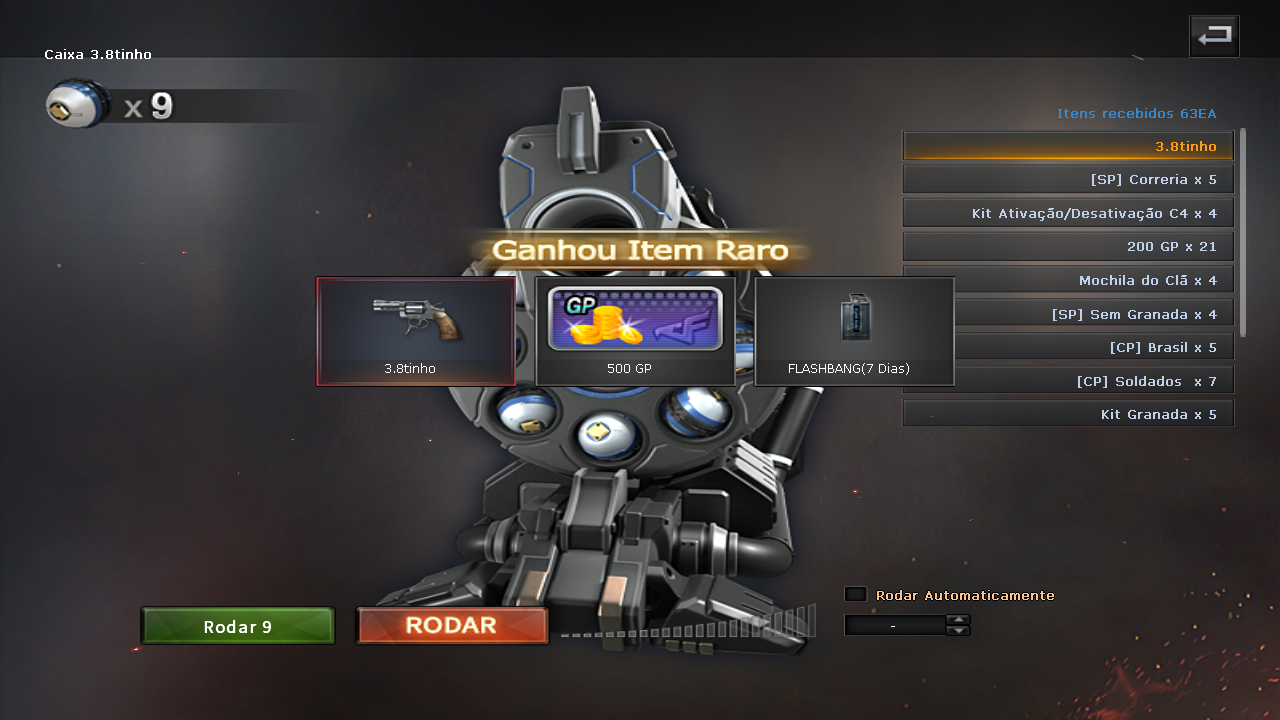Select the Kit Granada x 5 row
The width and height of the screenshot is (1280, 720).
click(1068, 414)
